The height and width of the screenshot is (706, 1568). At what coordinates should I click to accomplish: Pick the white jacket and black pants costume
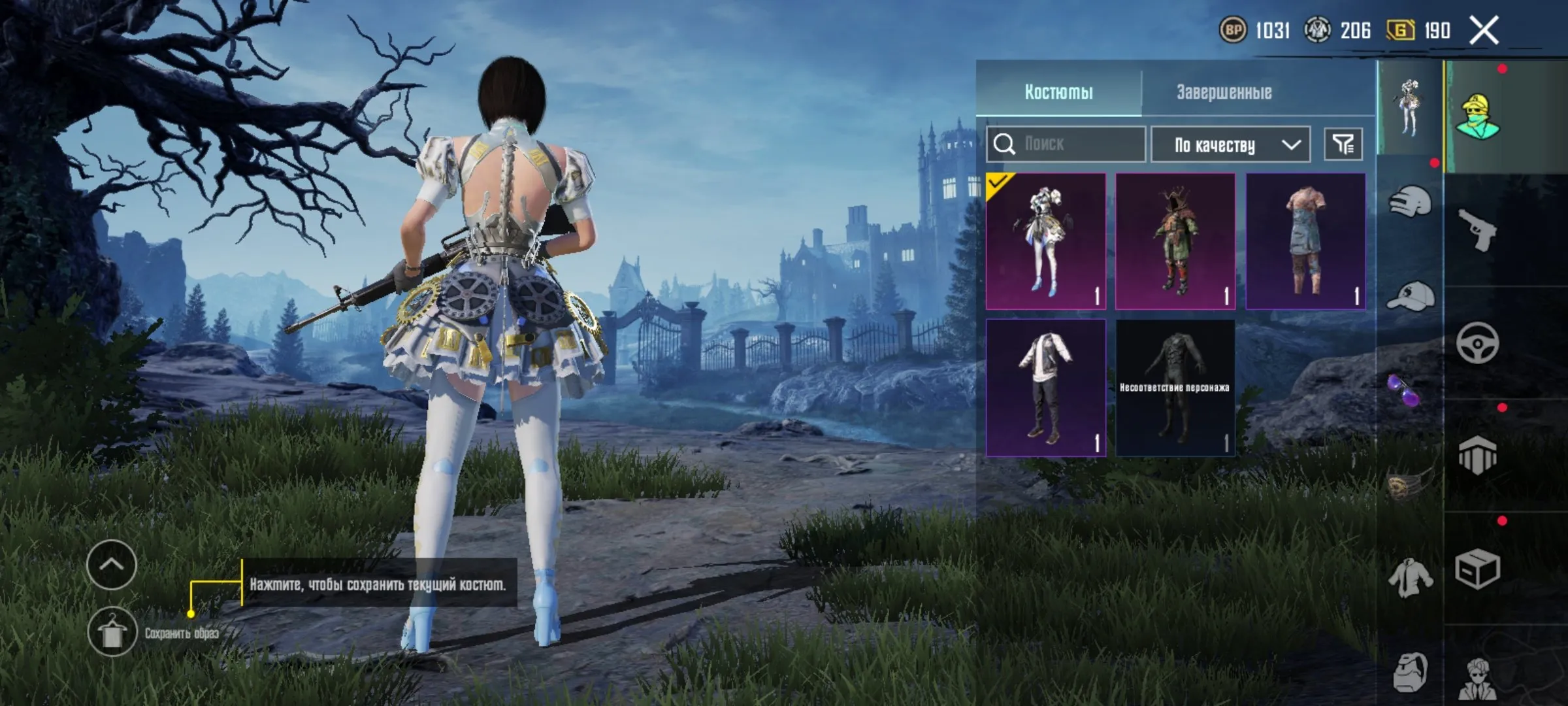pos(1045,388)
